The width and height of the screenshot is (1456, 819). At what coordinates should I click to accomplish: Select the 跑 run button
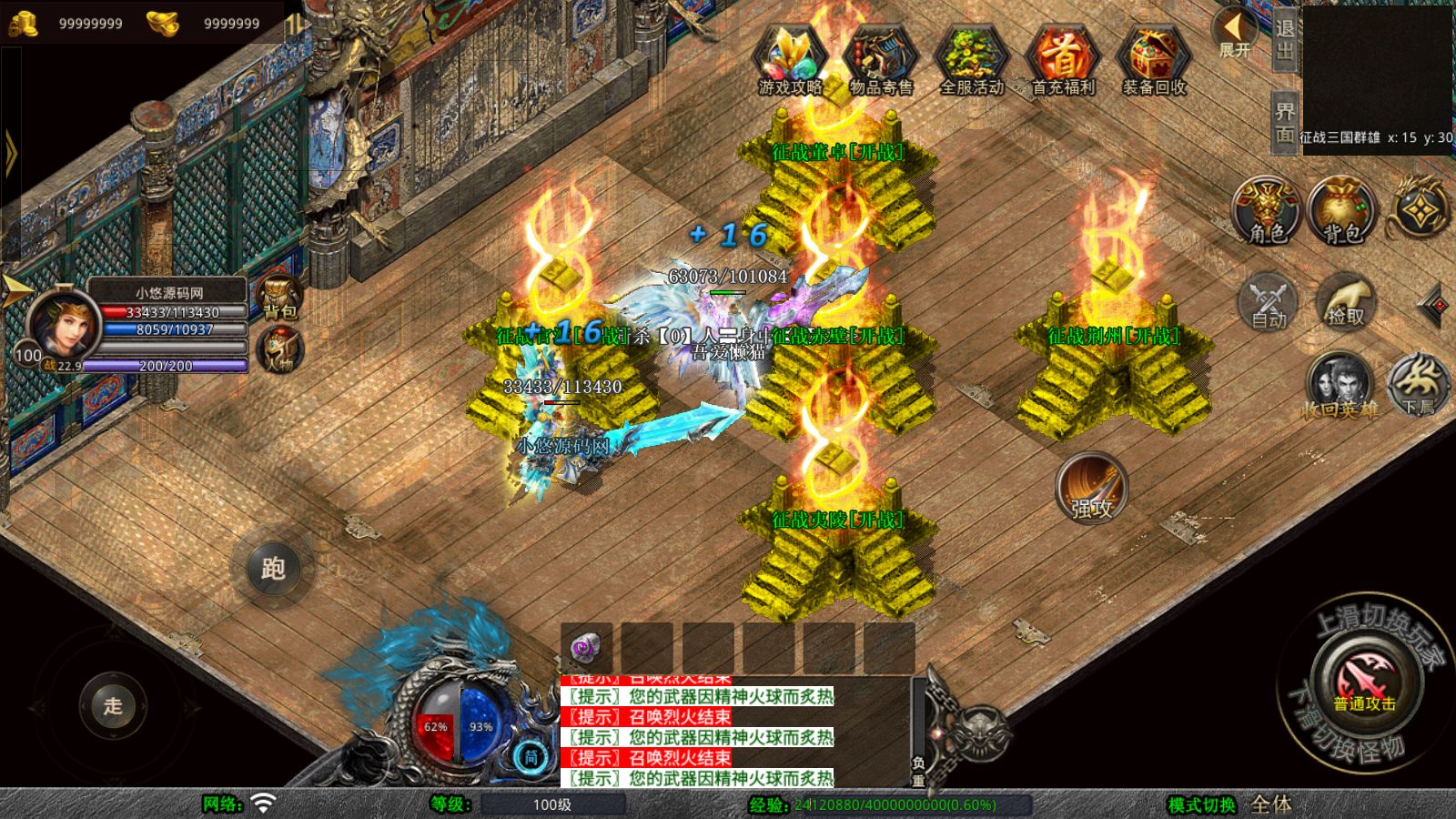click(273, 569)
